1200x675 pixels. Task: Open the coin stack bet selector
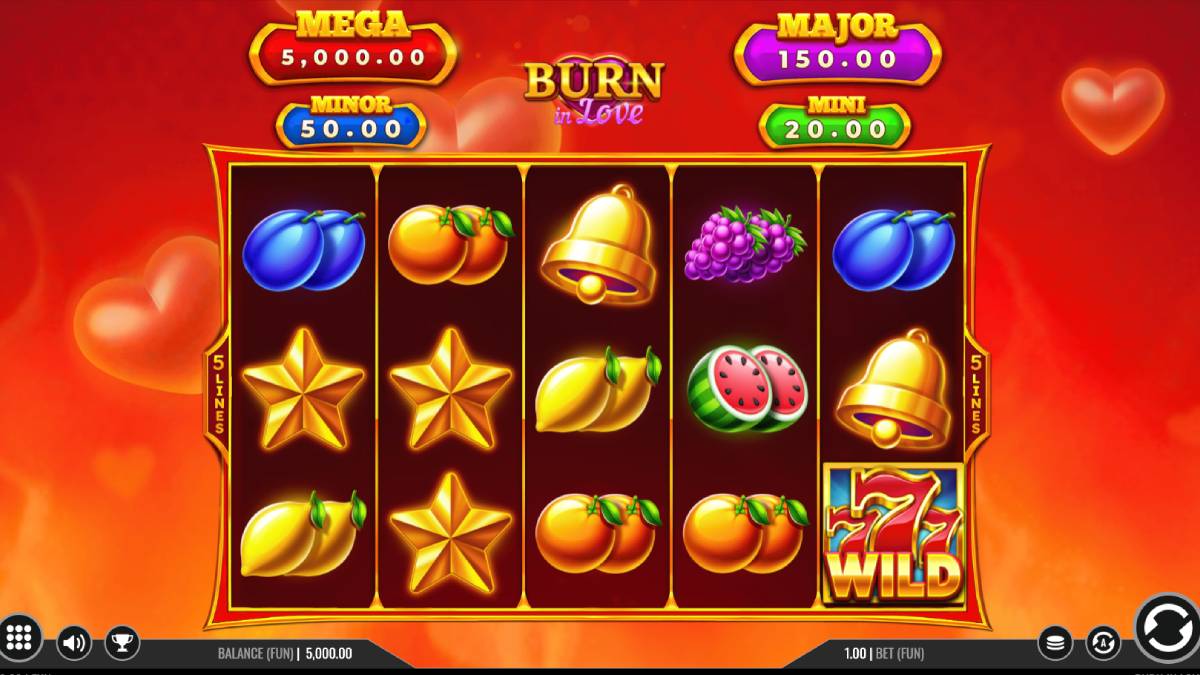point(1055,642)
